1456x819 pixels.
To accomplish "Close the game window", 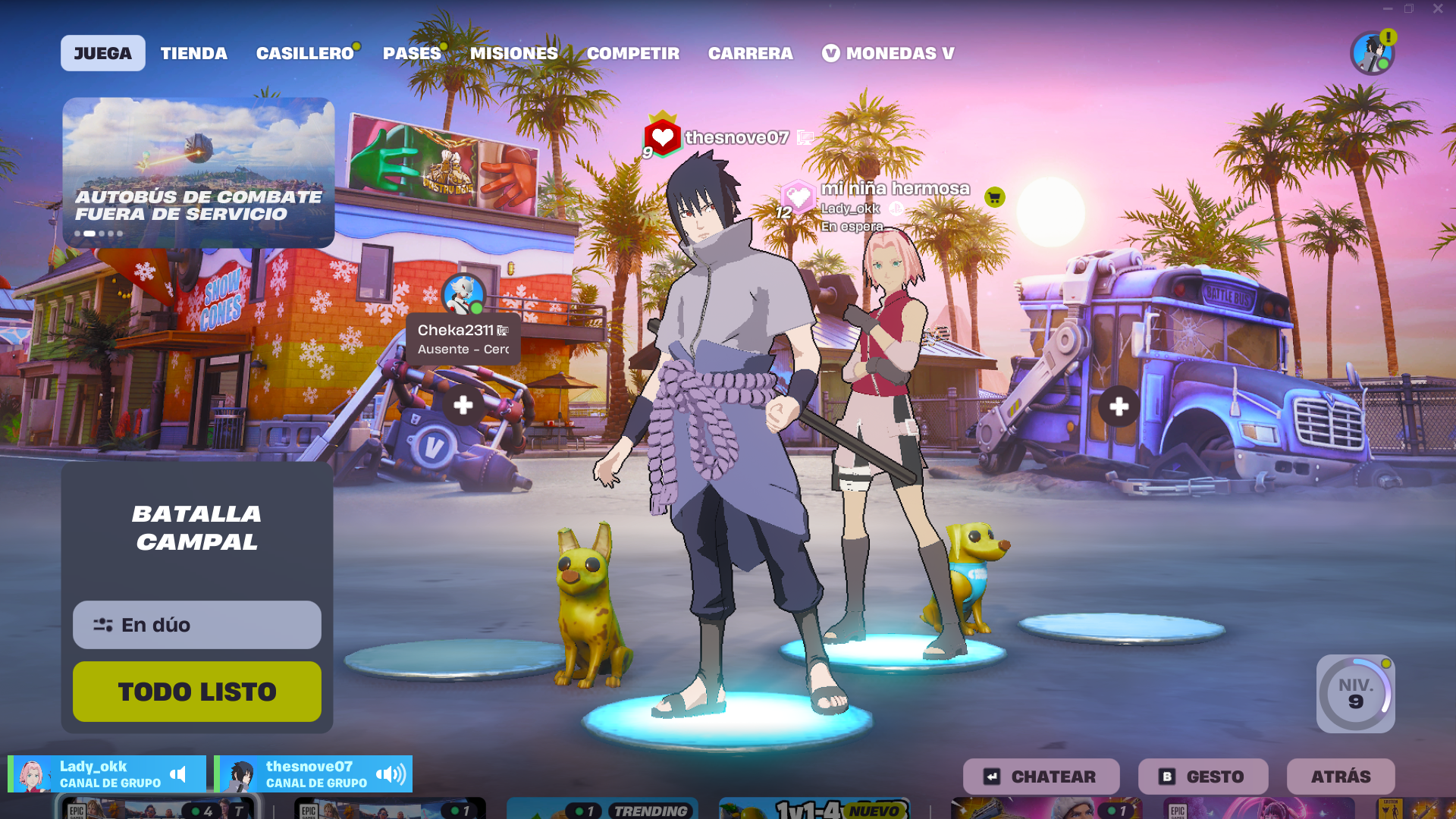I will (1438, 9).
